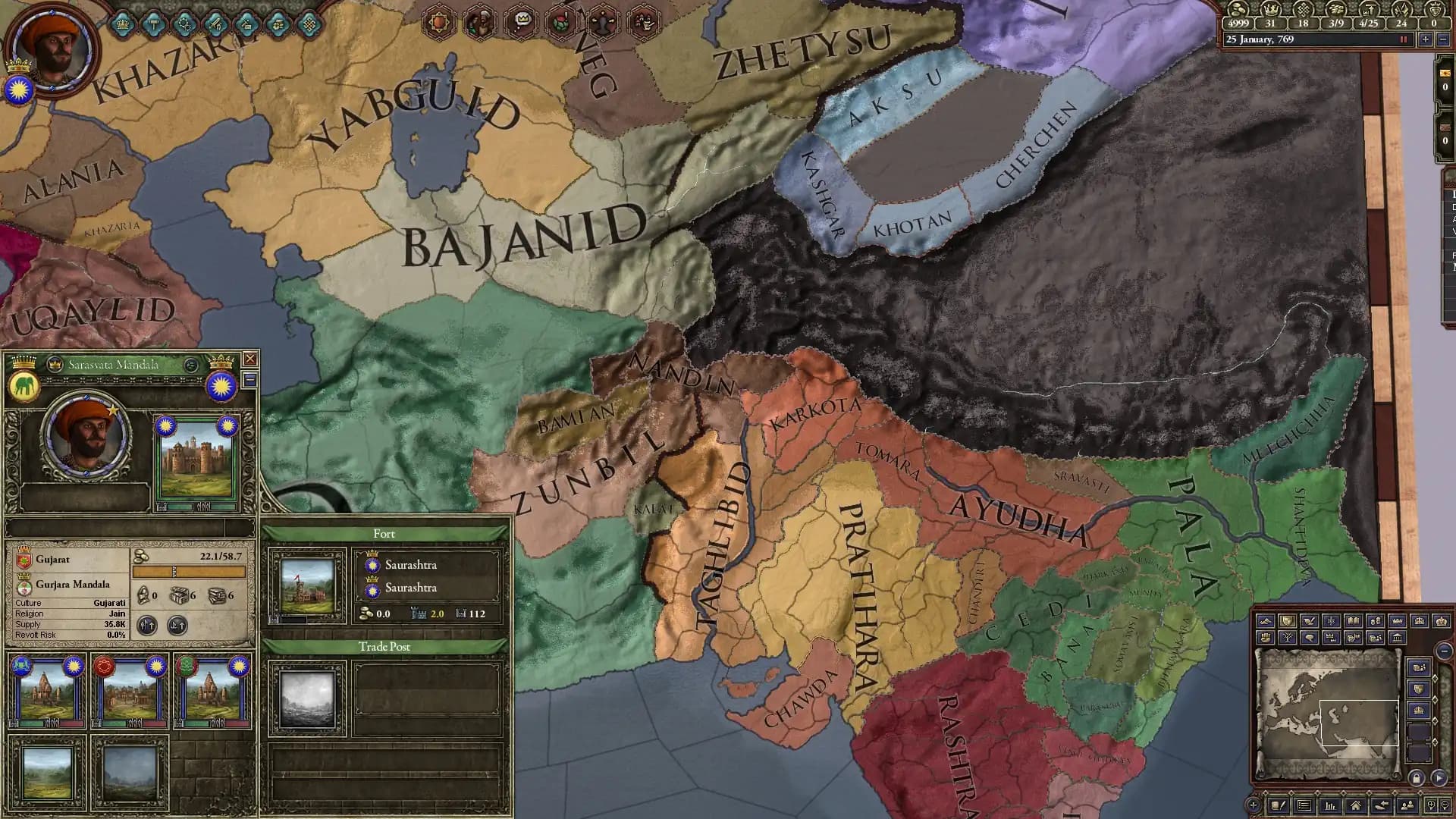Open the Laws view via the crown icon
This screenshot has width=1456, height=819.
click(124, 24)
